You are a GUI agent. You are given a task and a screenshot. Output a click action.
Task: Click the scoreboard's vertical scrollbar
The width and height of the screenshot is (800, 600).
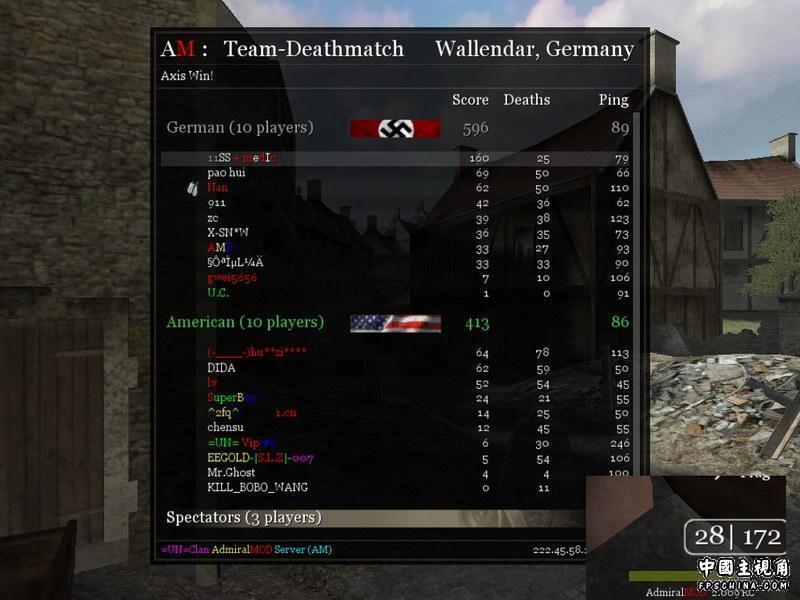(636, 300)
